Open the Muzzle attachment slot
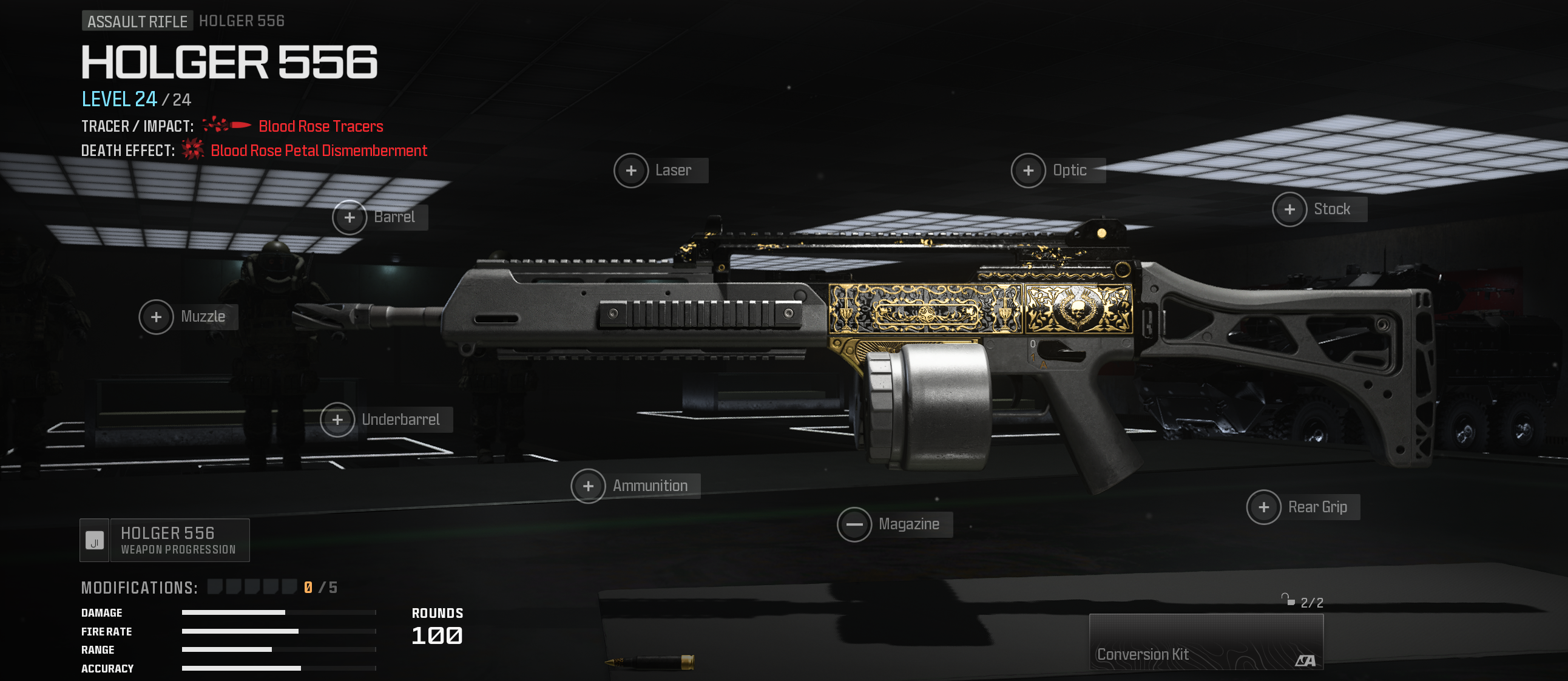The height and width of the screenshot is (681, 1568). point(157,317)
